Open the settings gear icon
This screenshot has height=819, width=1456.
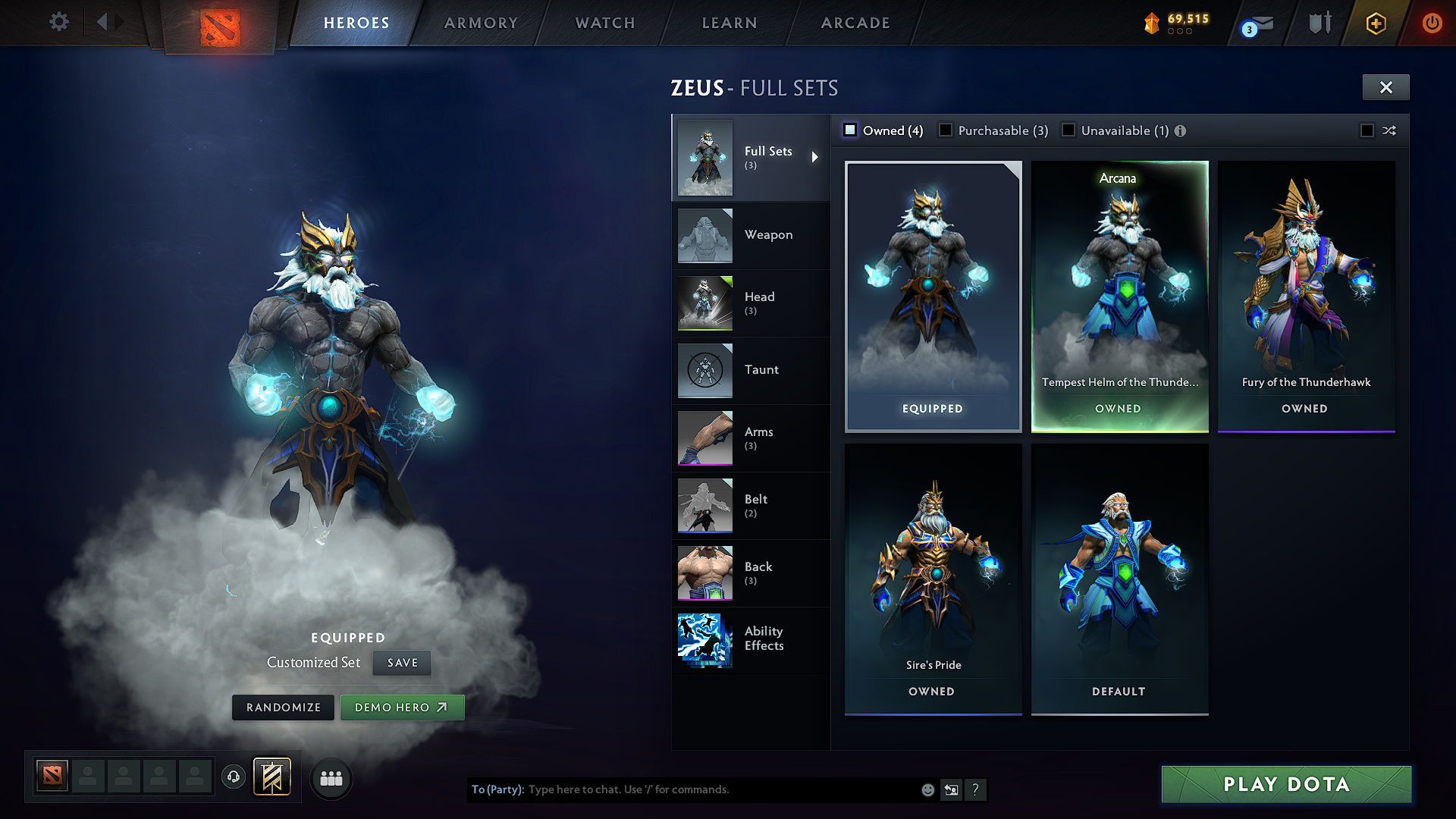58,22
